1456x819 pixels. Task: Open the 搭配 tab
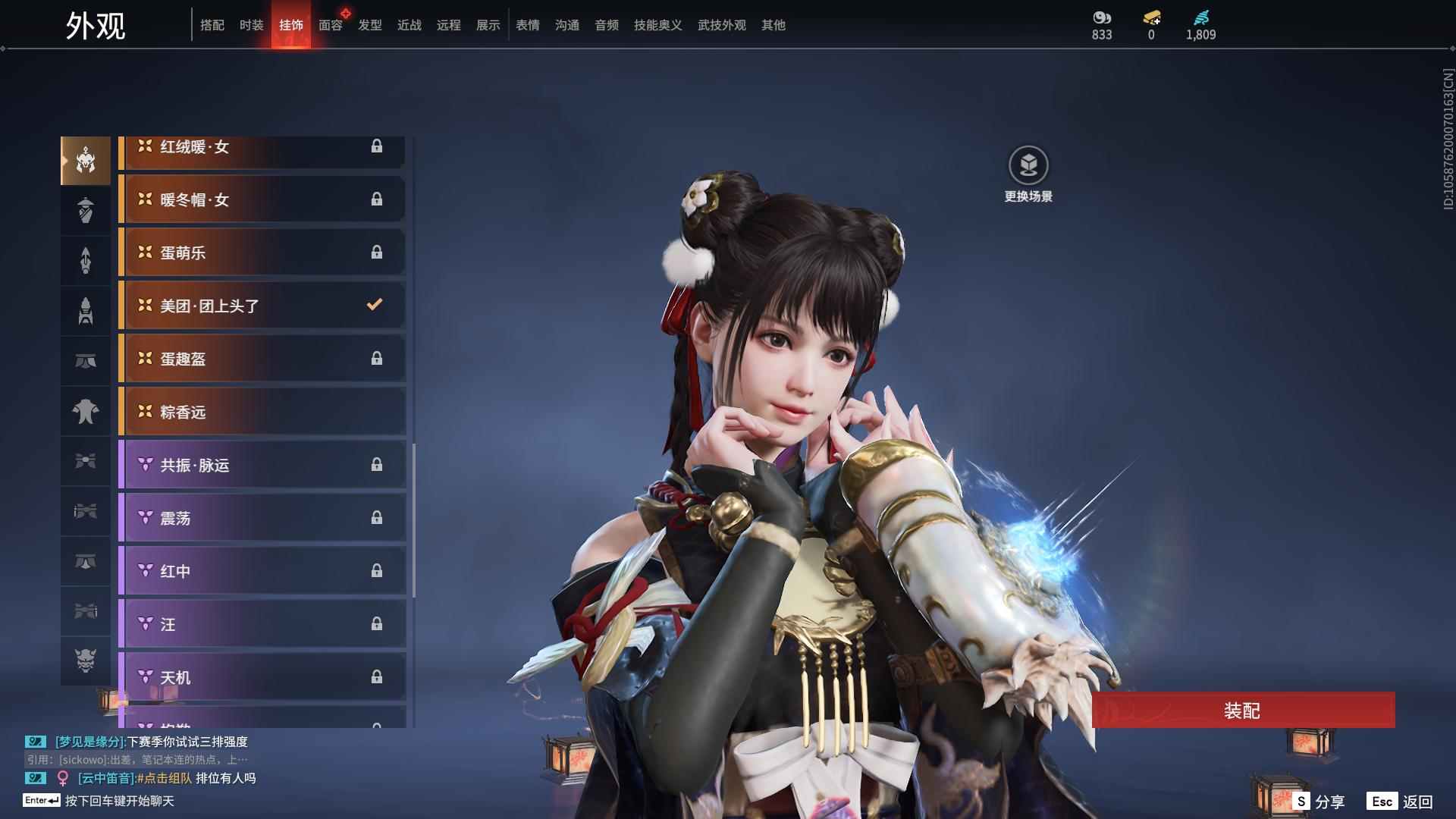(212, 25)
